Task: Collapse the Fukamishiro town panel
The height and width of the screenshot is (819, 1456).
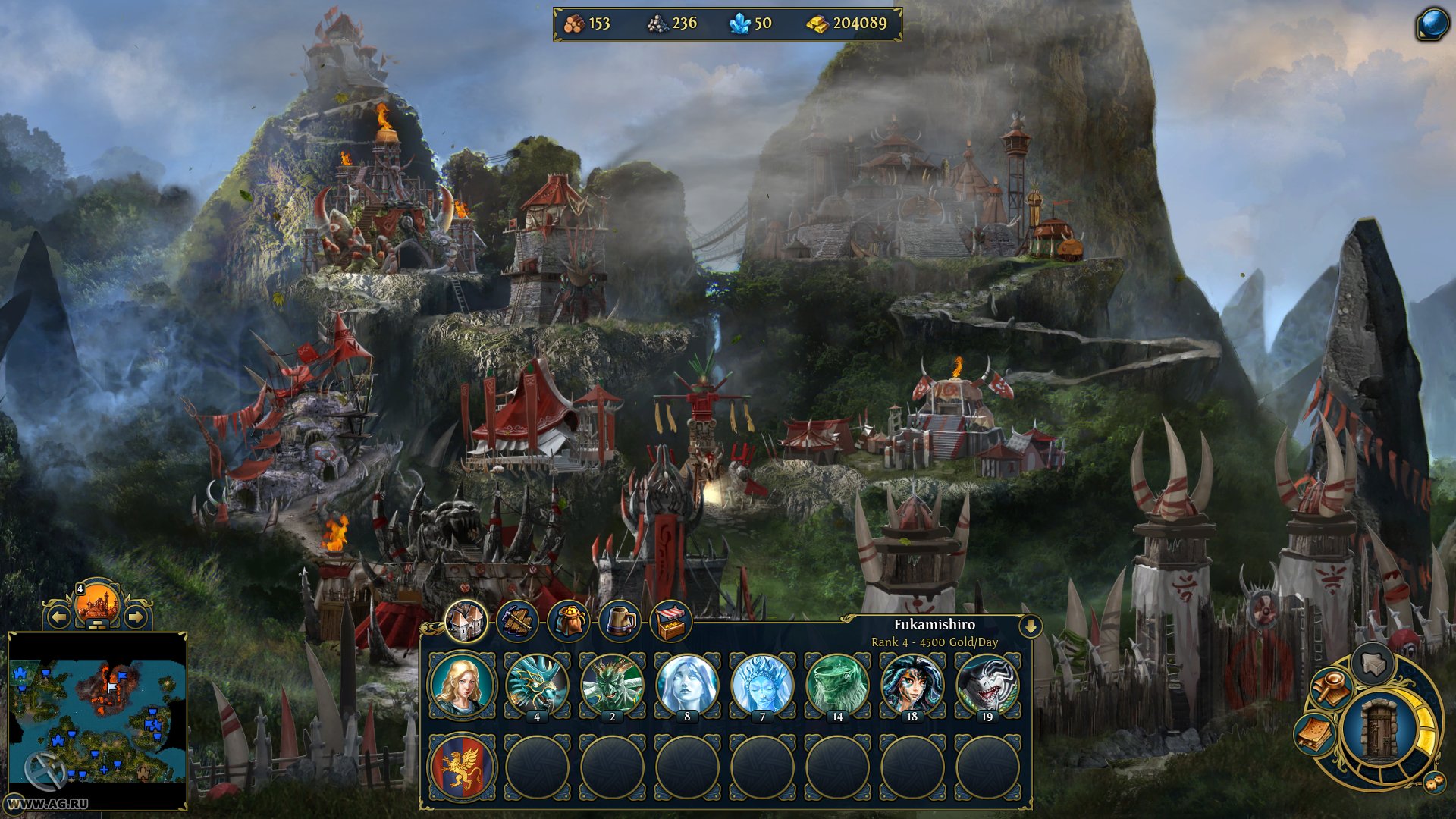Action: coord(1031,626)
